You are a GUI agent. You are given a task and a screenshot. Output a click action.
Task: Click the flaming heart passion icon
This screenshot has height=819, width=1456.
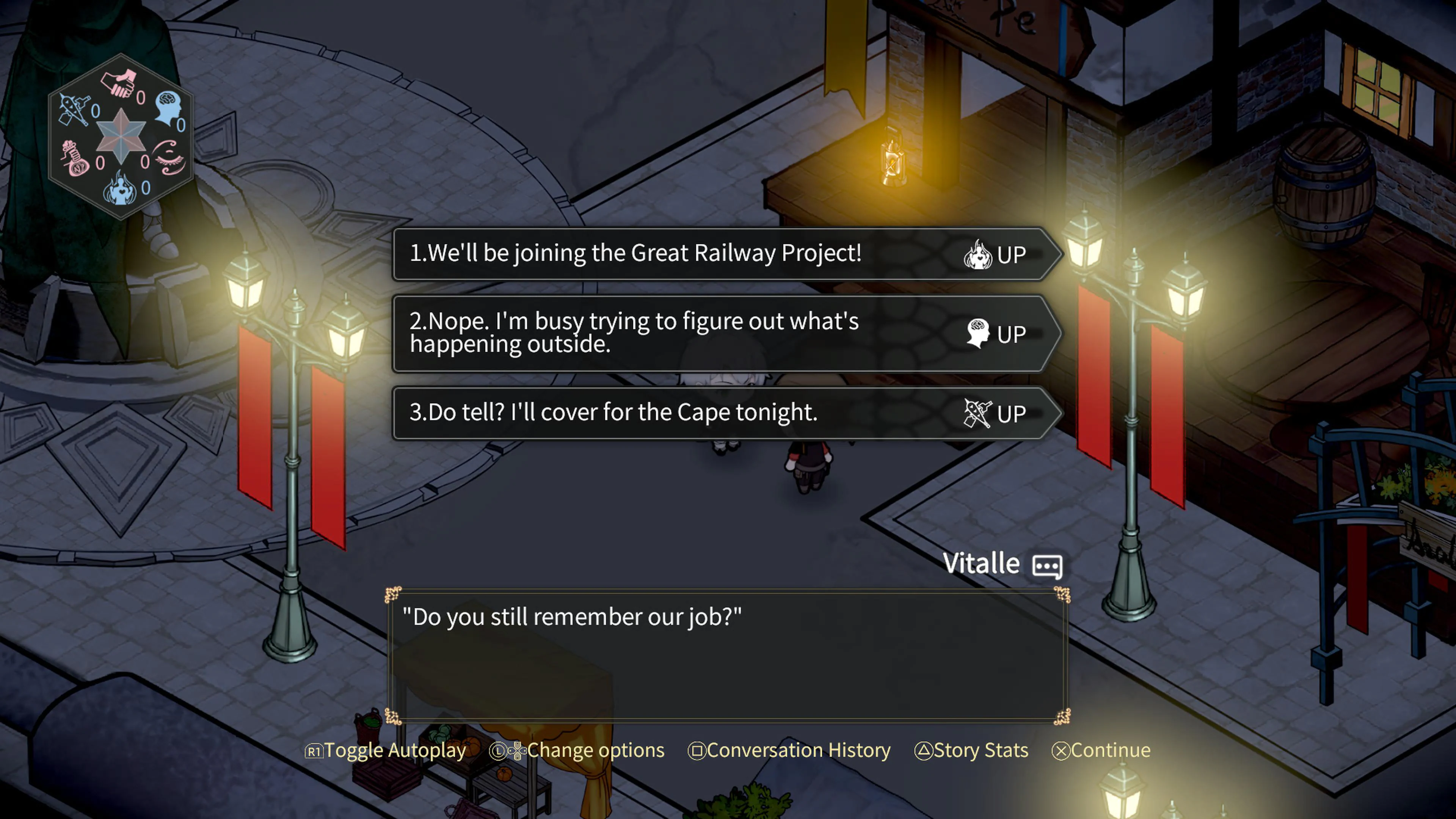(x=121, y=189)
